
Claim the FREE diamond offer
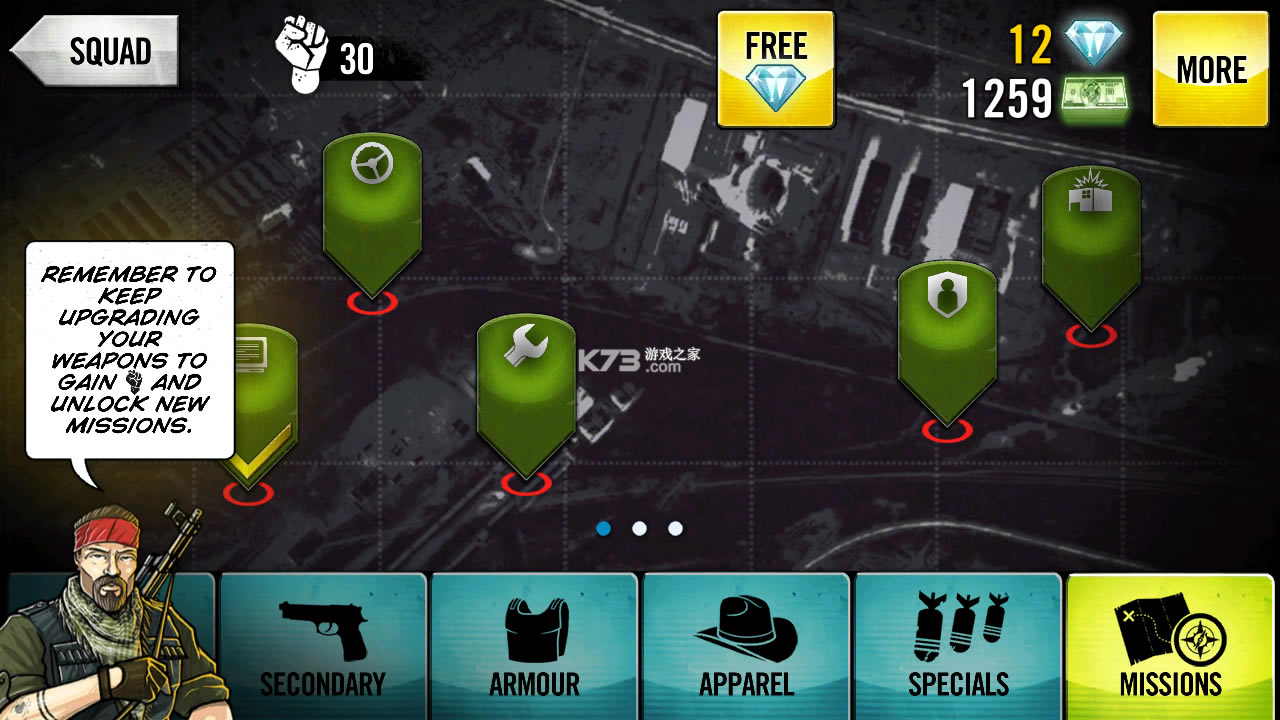tap(776, 69)
